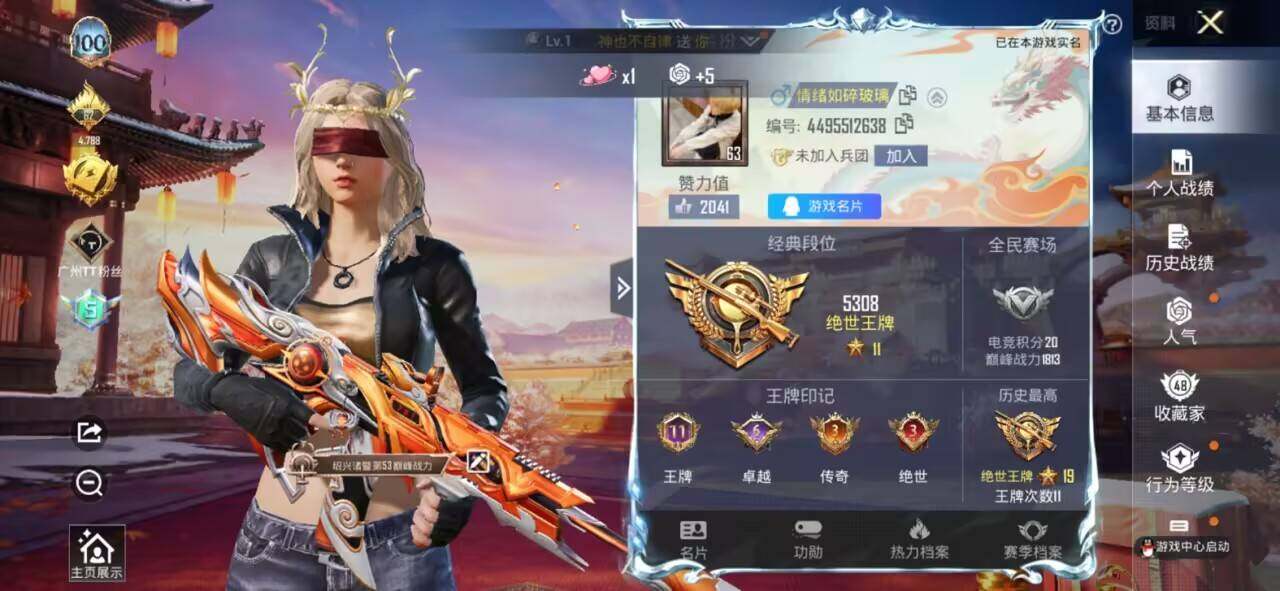Click the zoom-out magnifier icon
1280x591 pixels.
tap(89, 484)
